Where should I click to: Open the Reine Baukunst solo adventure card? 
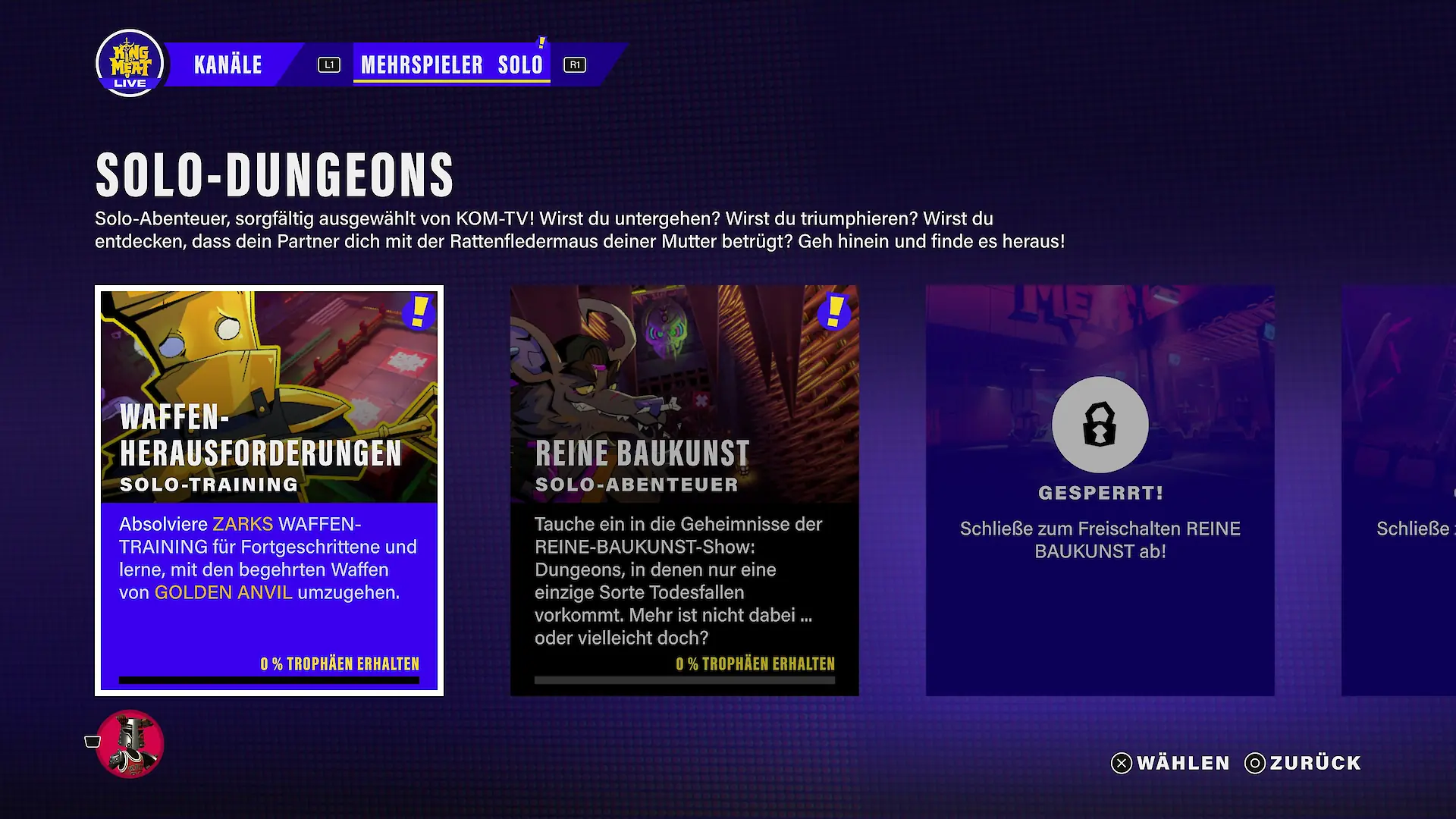point(684,490)
